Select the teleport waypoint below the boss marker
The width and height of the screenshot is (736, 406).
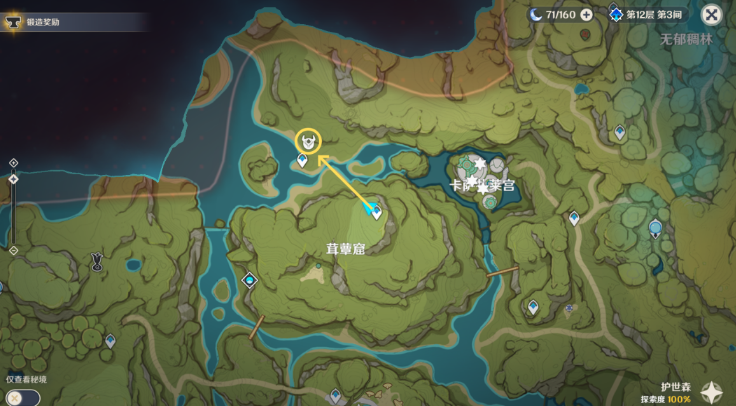coord(302,160)
